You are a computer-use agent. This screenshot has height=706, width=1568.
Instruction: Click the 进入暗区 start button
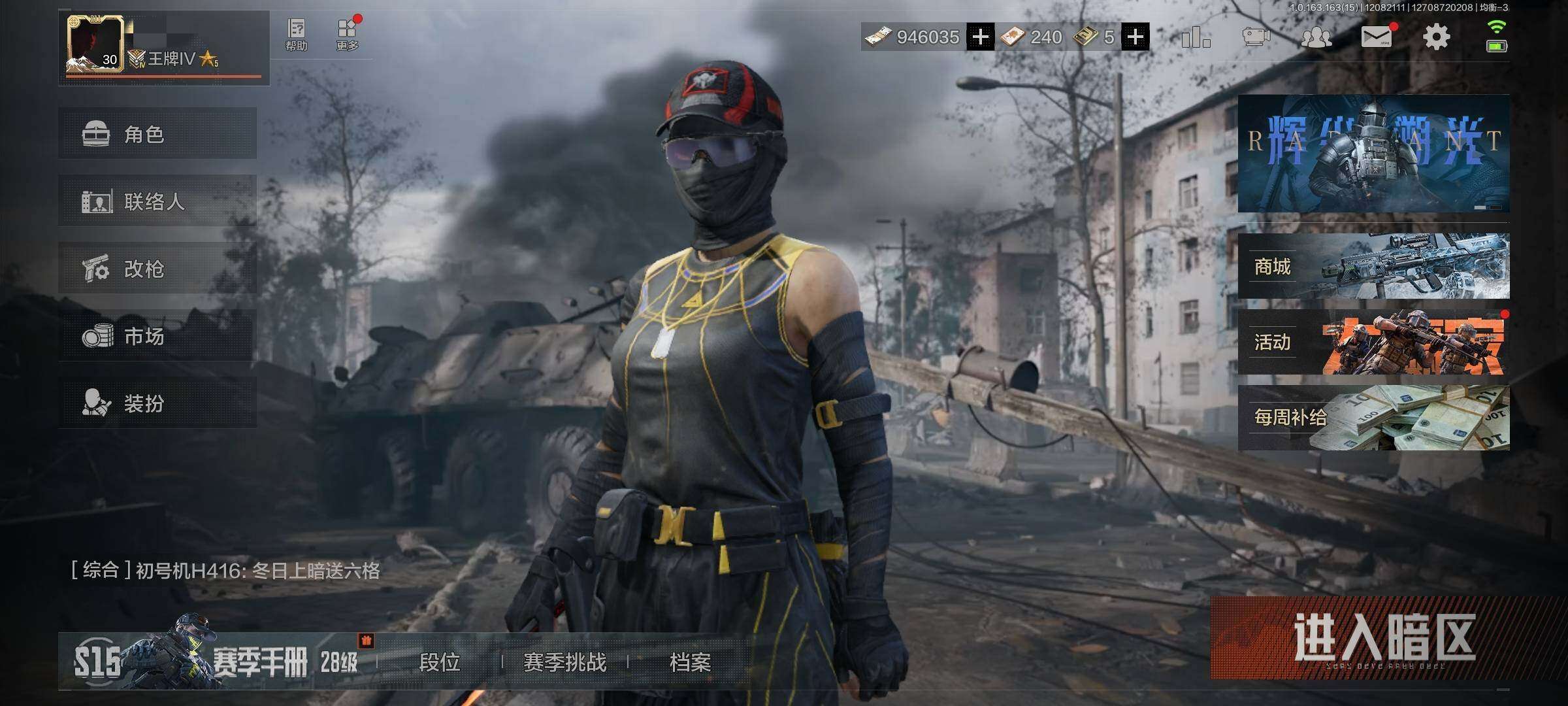point(1384,638)
